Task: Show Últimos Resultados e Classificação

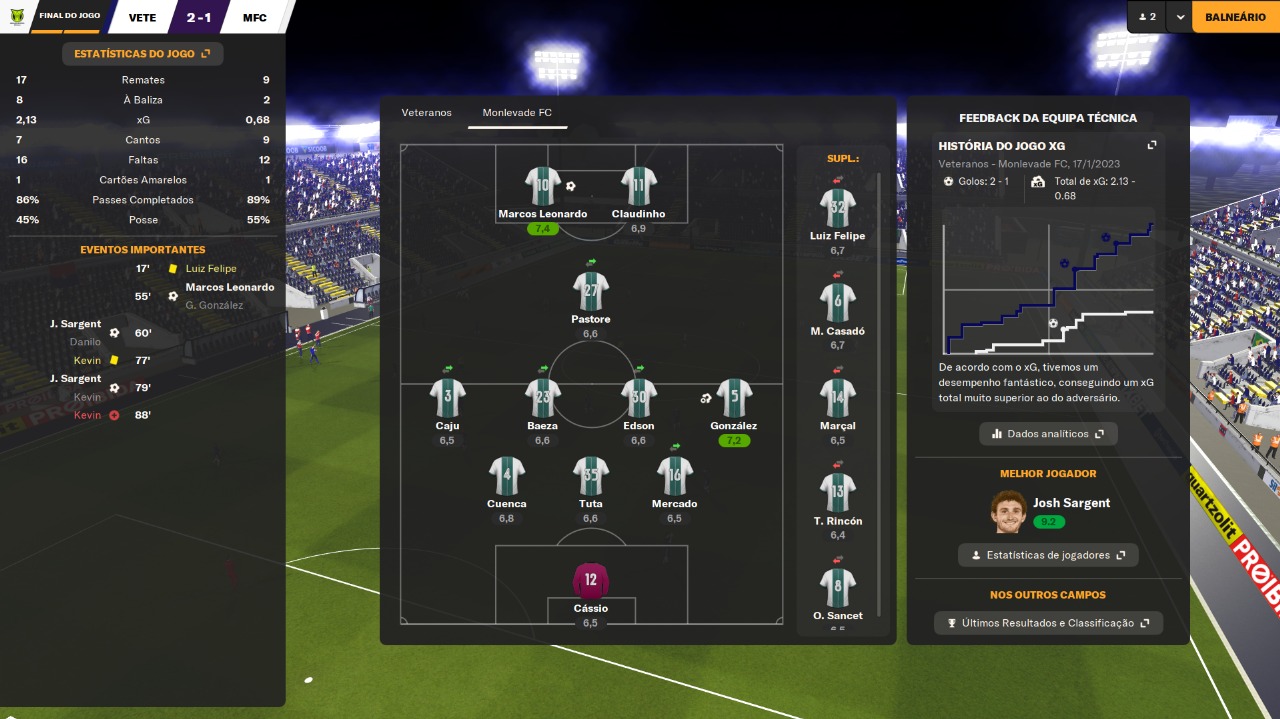Action: click(x=1048, y=623)
